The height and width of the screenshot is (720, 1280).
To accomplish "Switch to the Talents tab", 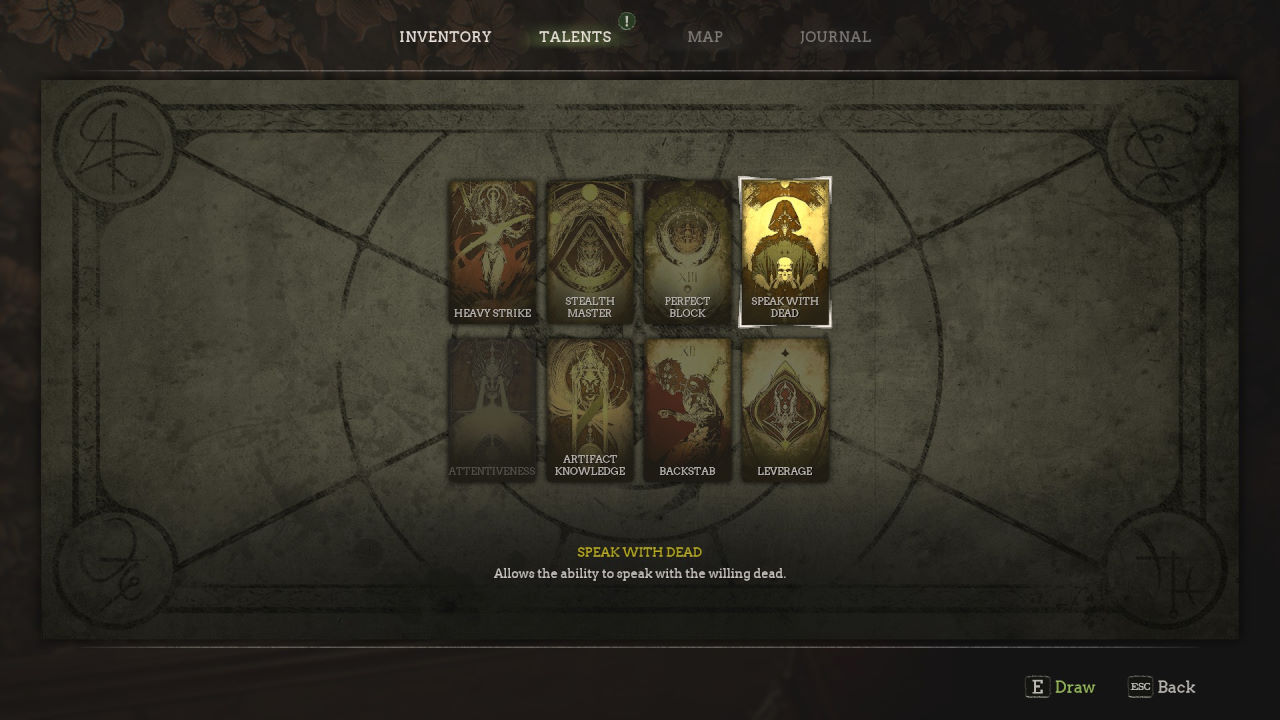I will point(575,37).
